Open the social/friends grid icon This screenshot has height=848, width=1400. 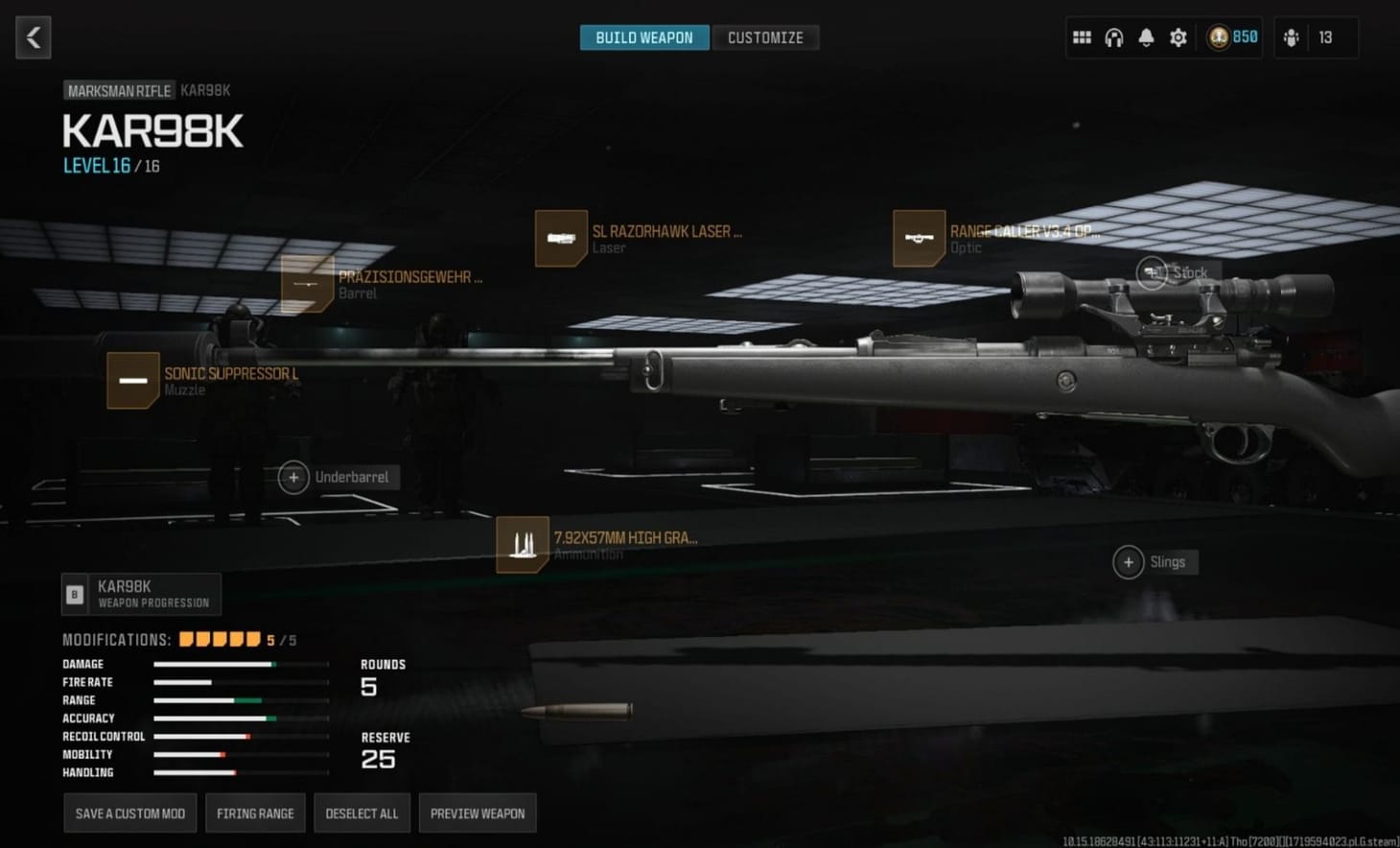(1082, 36)
